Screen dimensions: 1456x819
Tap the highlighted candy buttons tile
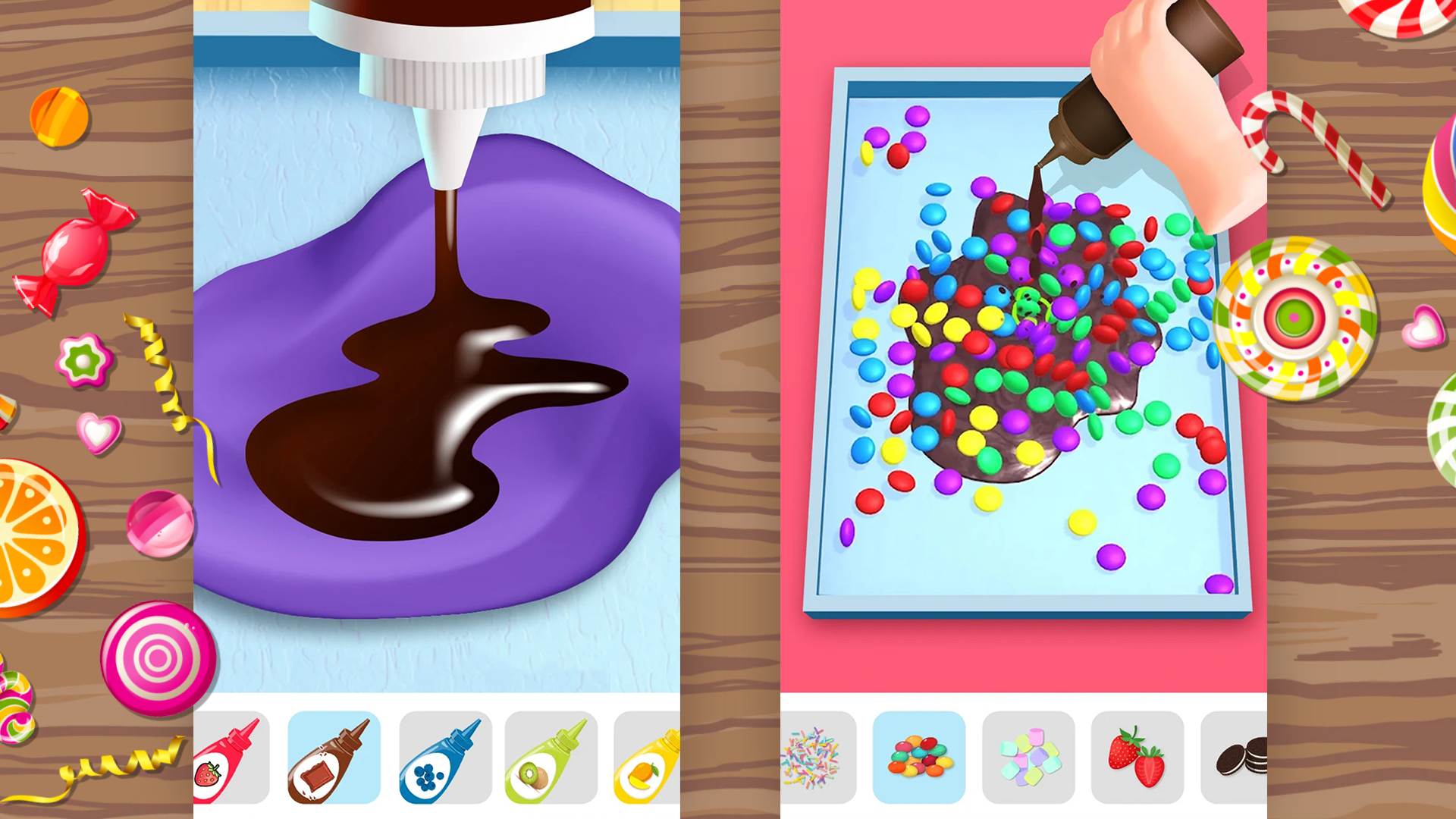(919, 756)
